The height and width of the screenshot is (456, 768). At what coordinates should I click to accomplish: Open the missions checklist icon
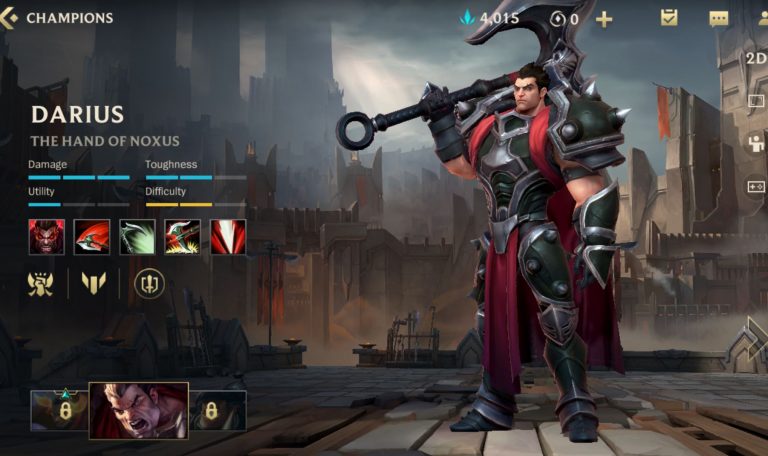[x=669, y=18]
